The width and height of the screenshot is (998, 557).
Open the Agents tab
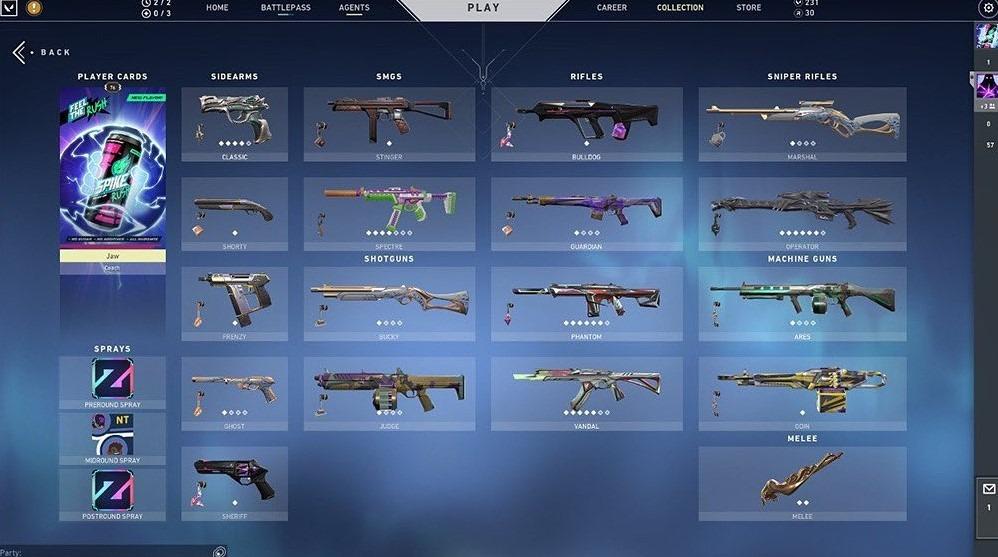click(354, 8)
